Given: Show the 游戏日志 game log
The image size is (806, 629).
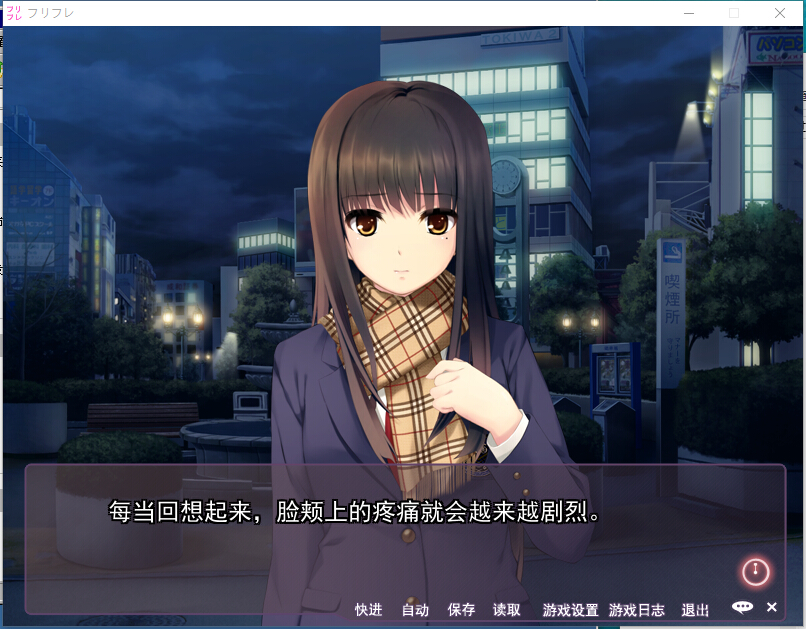Looking at the screenshot, I should pos(636,610).
